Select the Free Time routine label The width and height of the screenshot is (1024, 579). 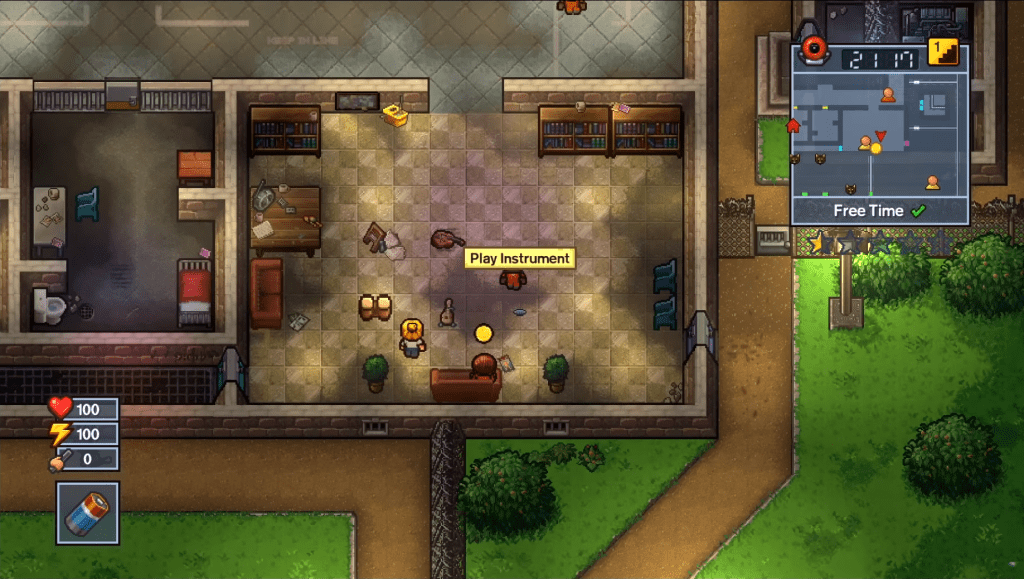point(868,211)
